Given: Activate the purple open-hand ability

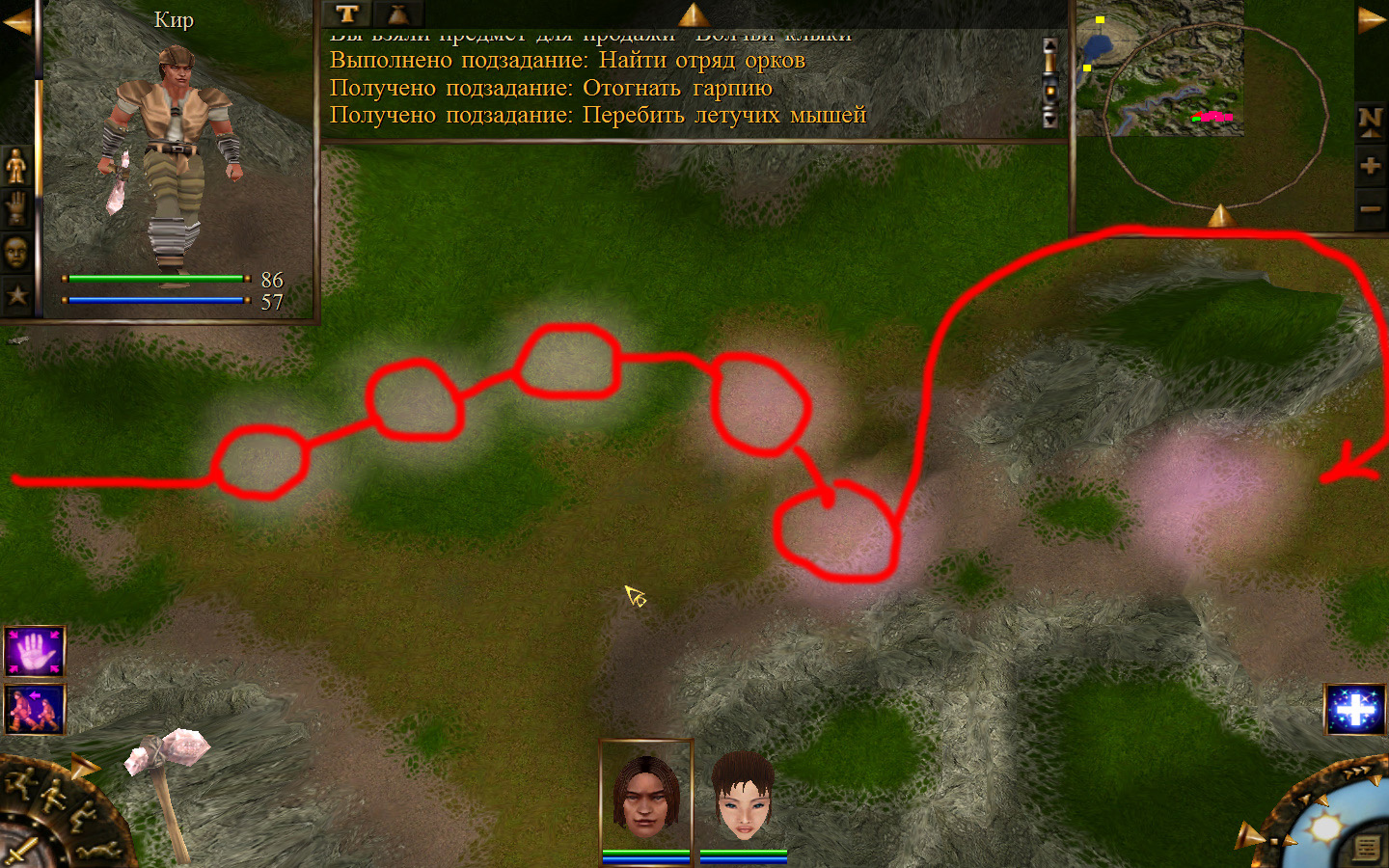Looking at the screenshot, I should point(35,651).
